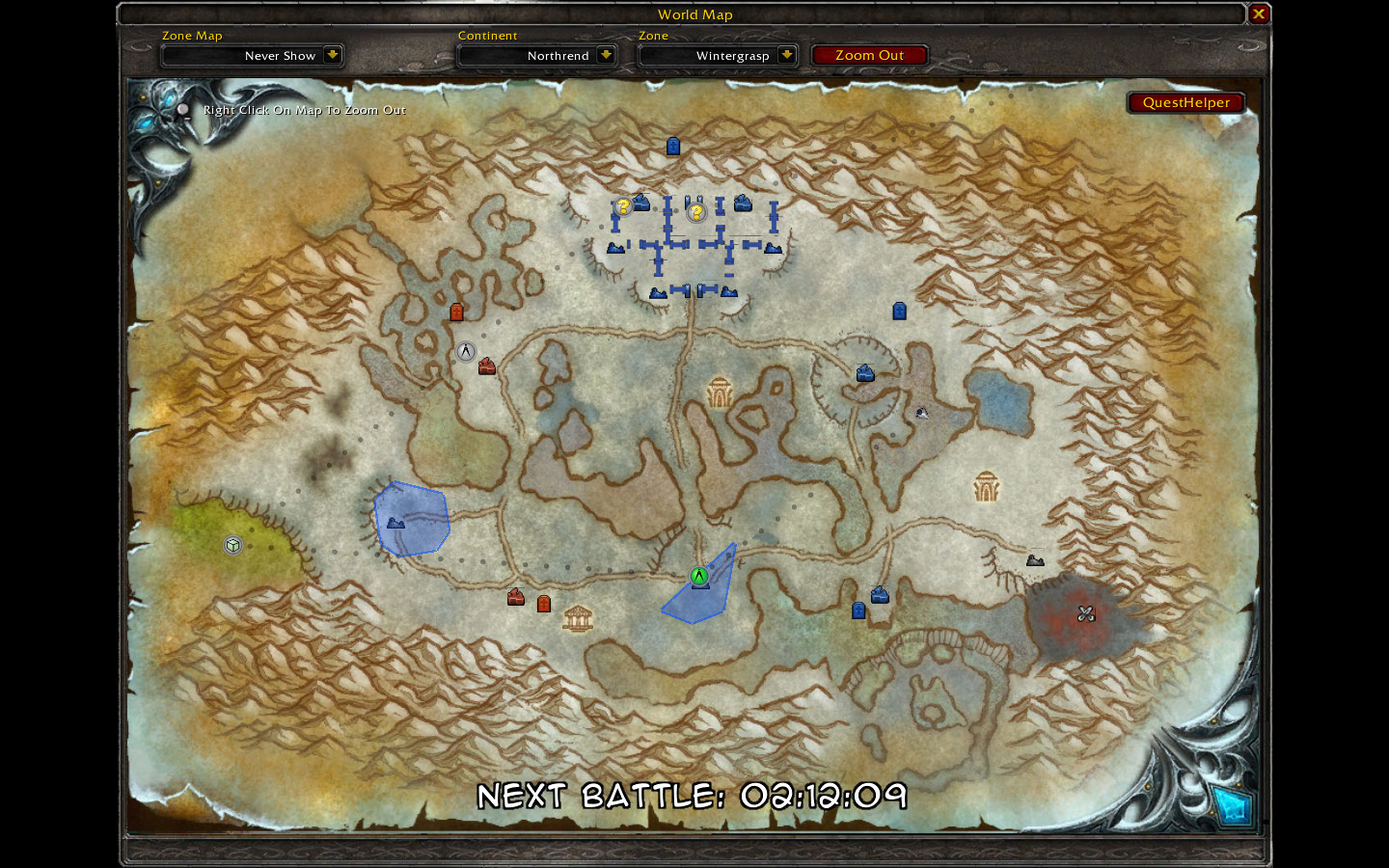This screenshot has width=1389, height=868.
Task: Open the Zone dropdown showing Wintergrasp
Action: (x=786, y=55)
